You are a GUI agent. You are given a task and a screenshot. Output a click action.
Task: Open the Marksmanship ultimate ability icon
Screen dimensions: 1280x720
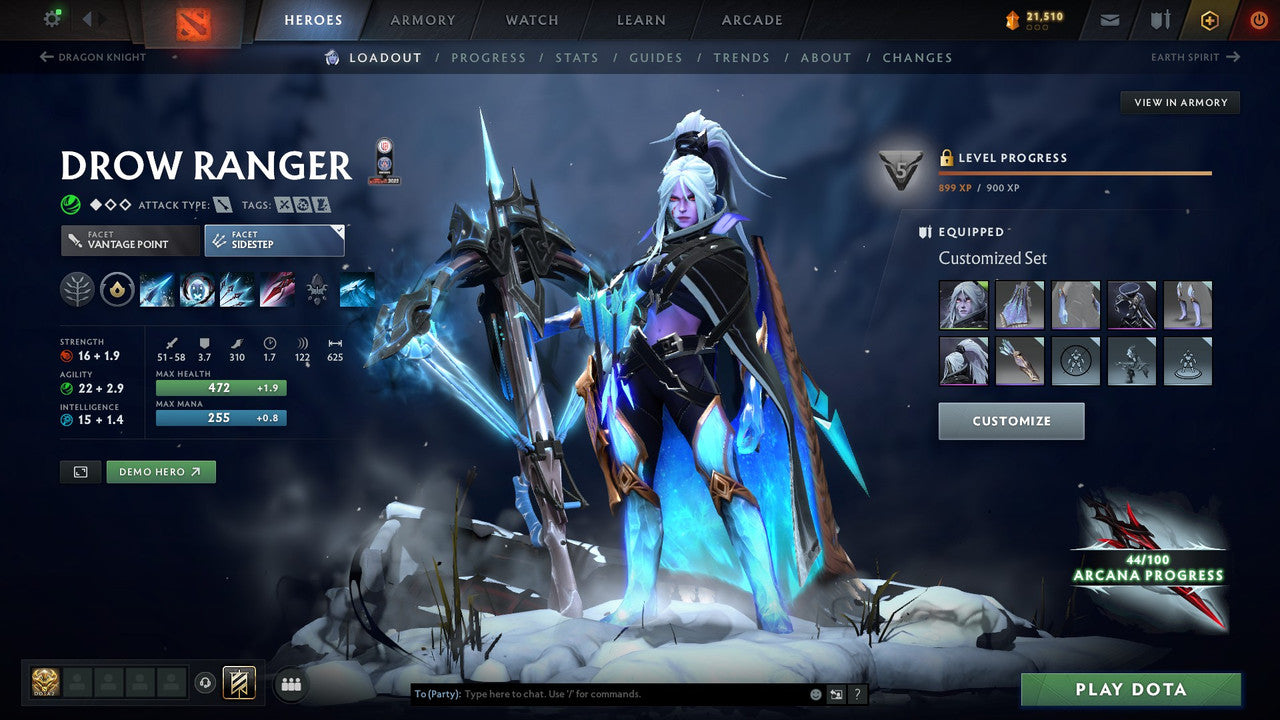(x=277, y=290)
